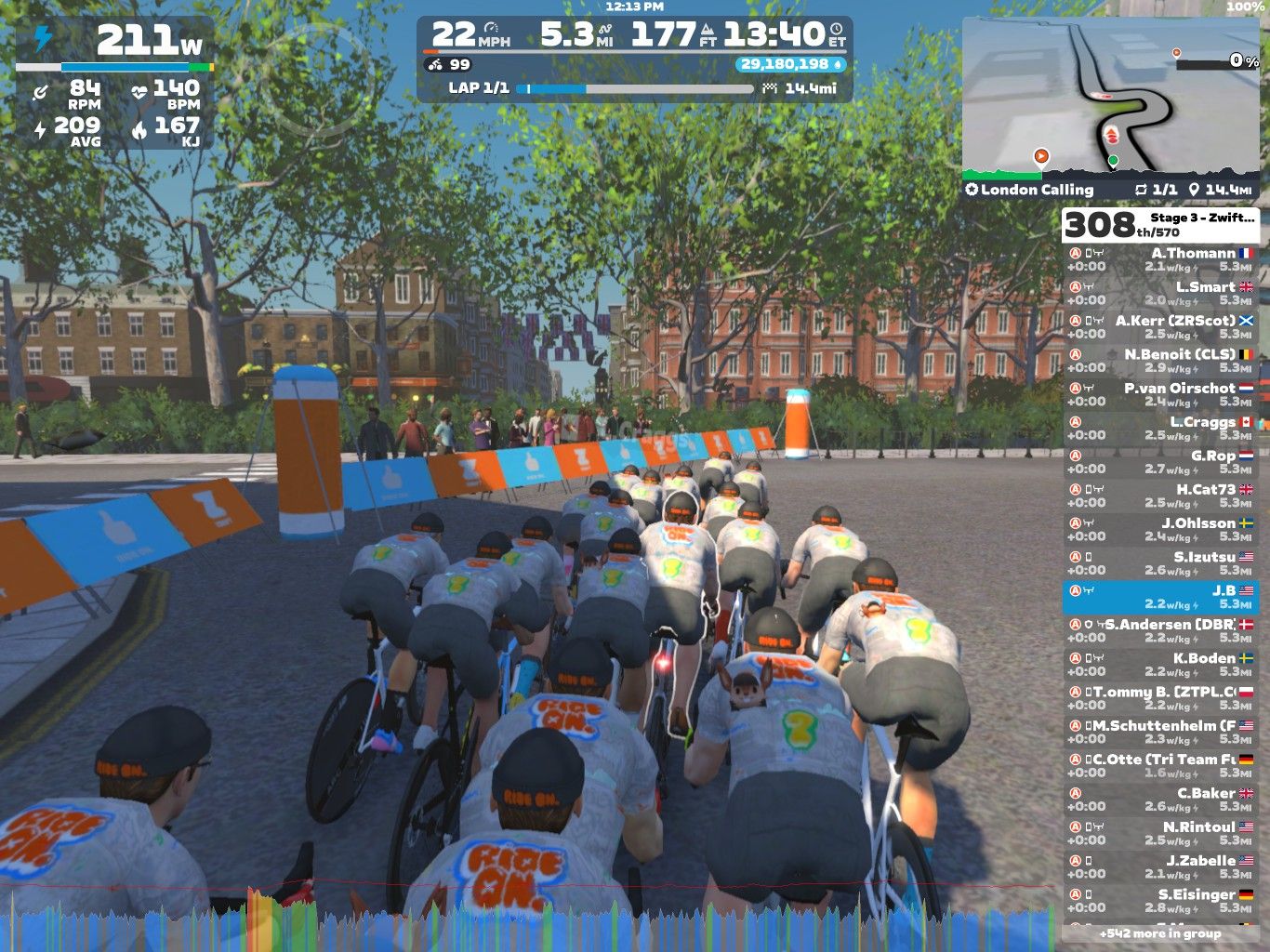The width and height of the screenshot is (1270, 952).
Task: Select the heart rate BPM icon
Action: tap(137, 90)
